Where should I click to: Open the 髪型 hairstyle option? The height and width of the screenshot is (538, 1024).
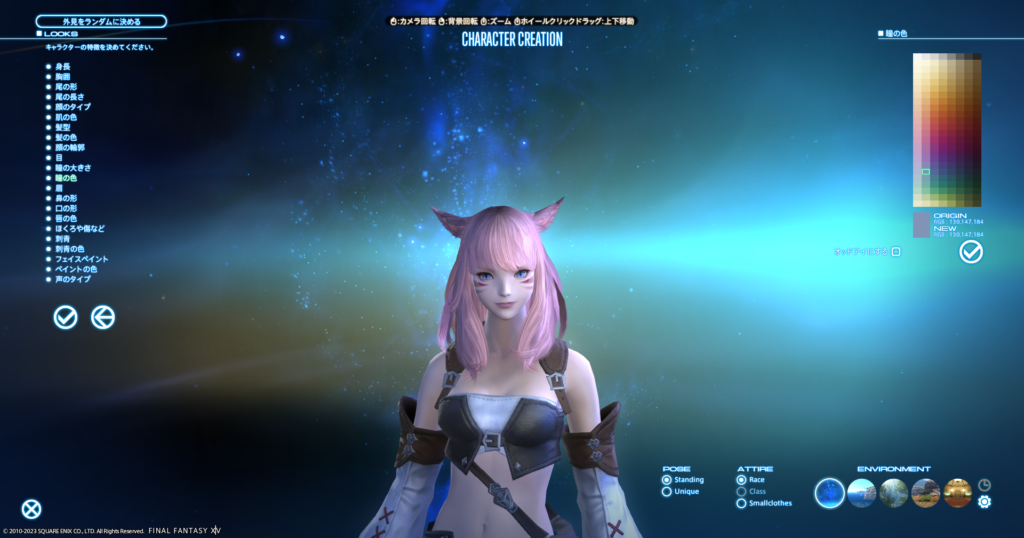62,127
